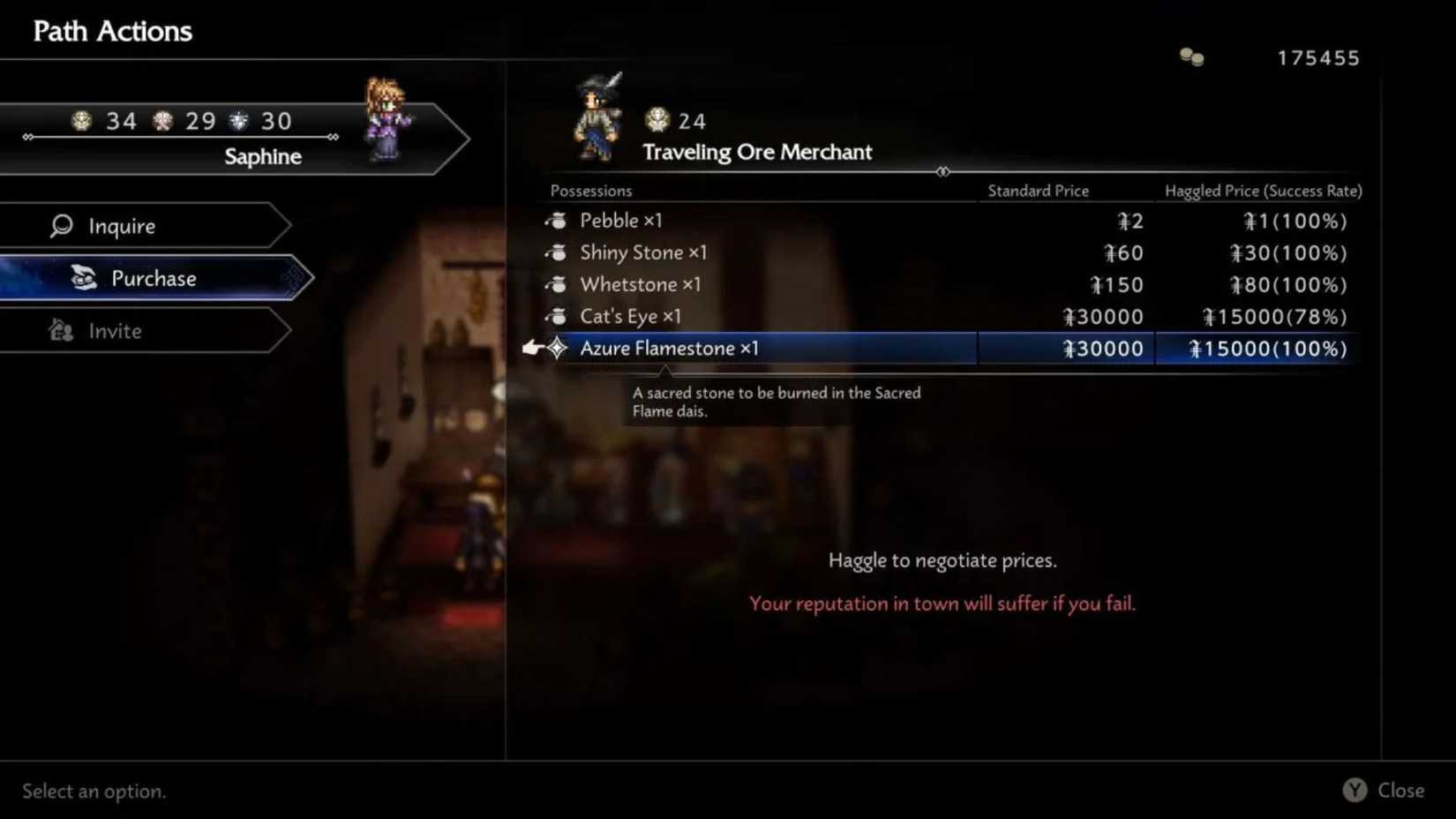Click the pouch icon beside Pebble
The width and height of the screenshot is (1456, 819).
pos(556,221)
